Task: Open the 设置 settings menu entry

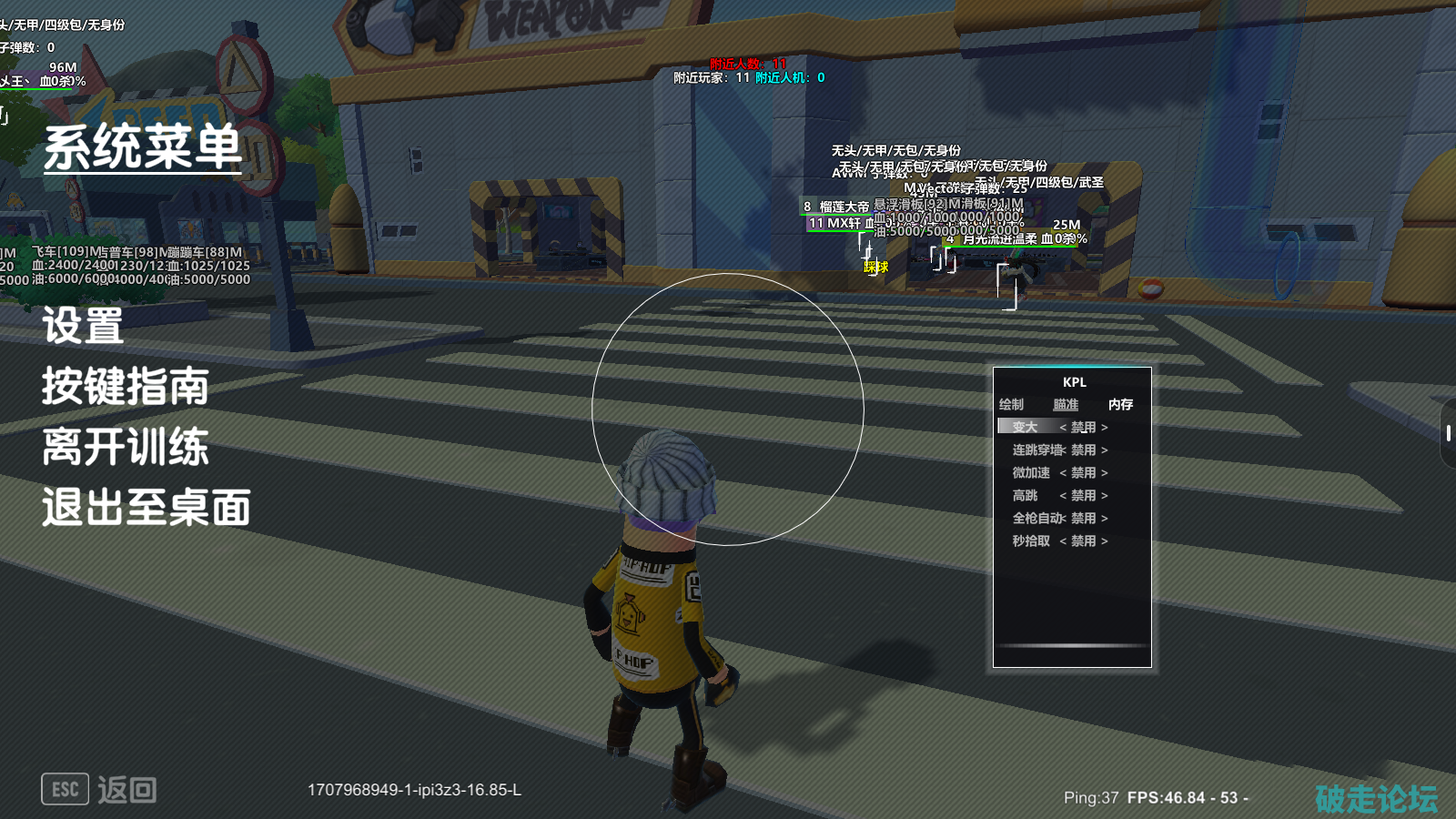Action: [x=83, y=326]
